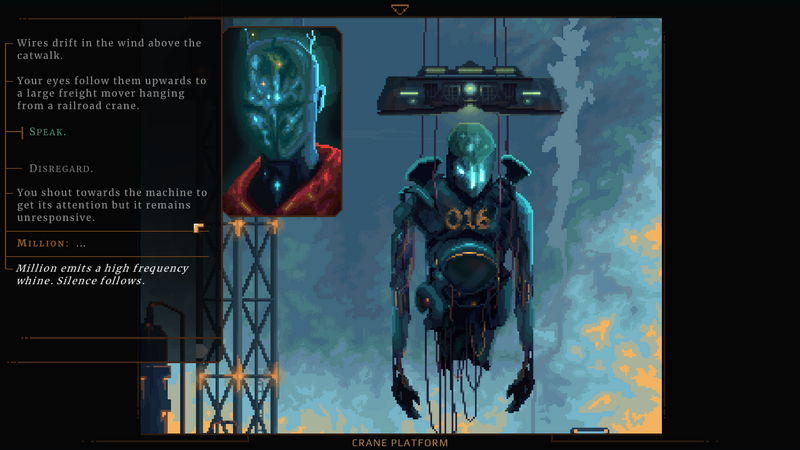Select the Disregard dialogue option
Viewport: 800px width, 450px height.
(61, 168)
